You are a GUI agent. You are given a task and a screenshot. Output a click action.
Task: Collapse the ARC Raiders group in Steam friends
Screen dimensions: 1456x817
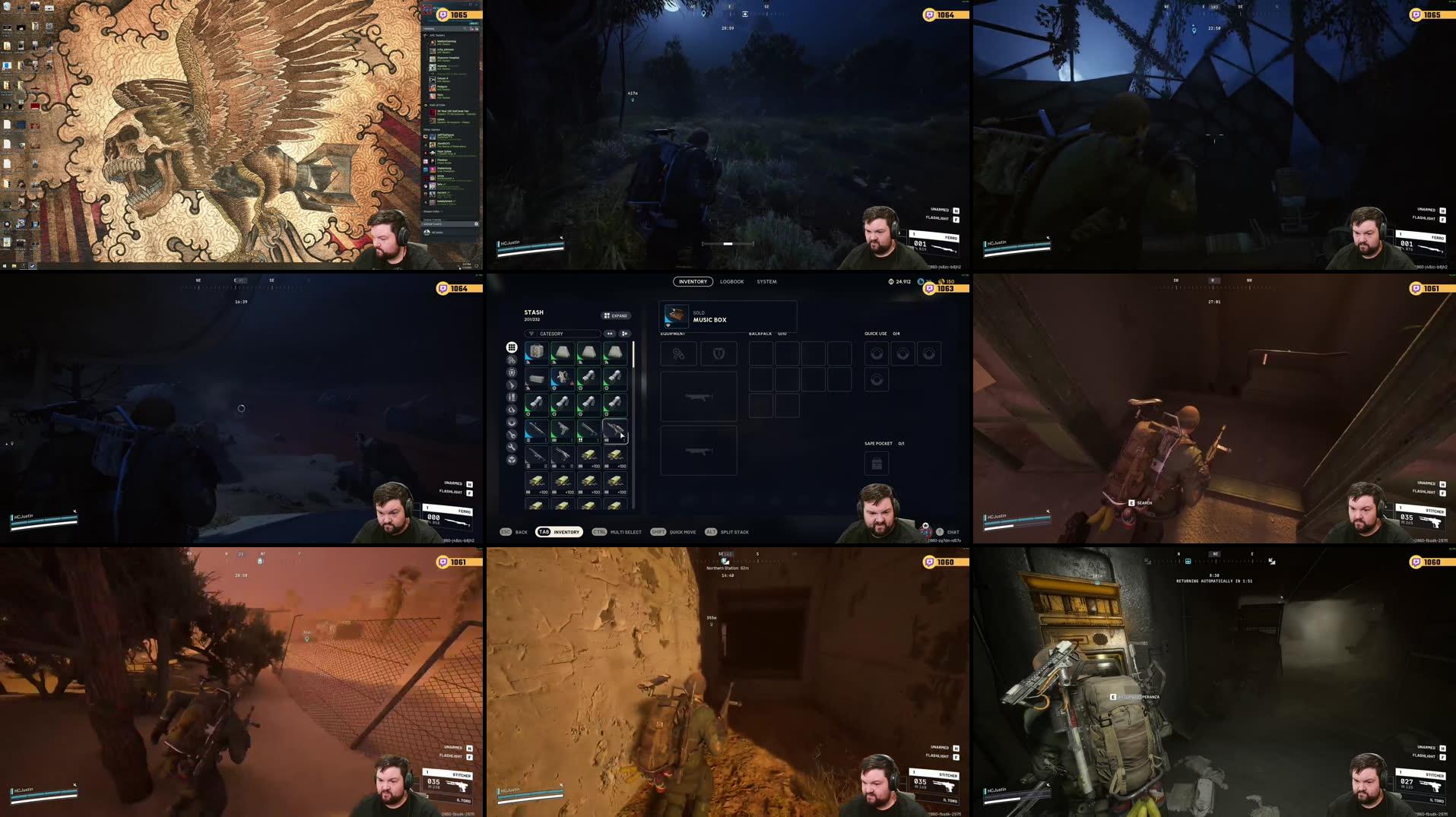click(x=428, y=35)
